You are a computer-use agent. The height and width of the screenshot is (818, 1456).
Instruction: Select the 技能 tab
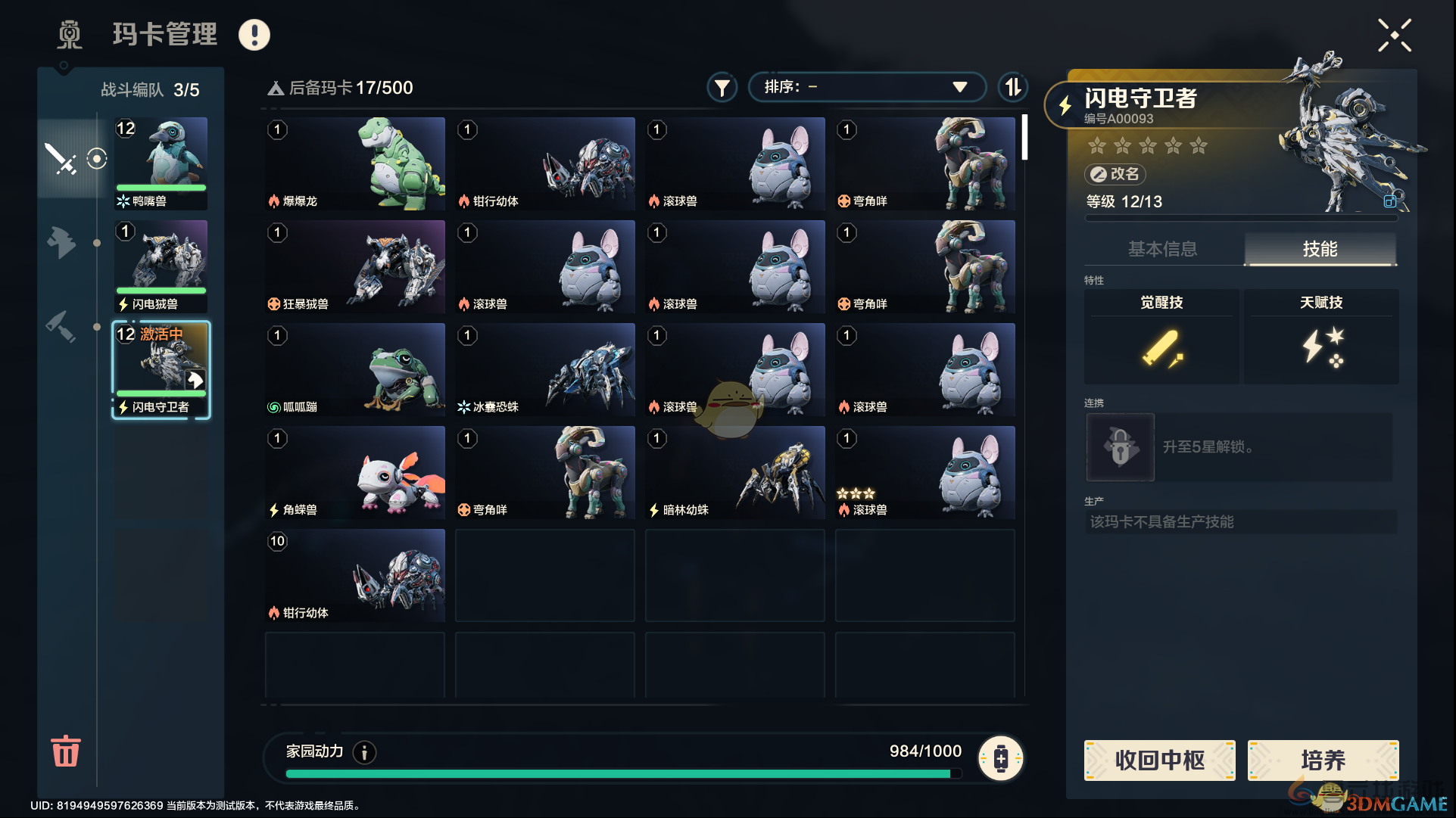click(x=1320, y=249)
